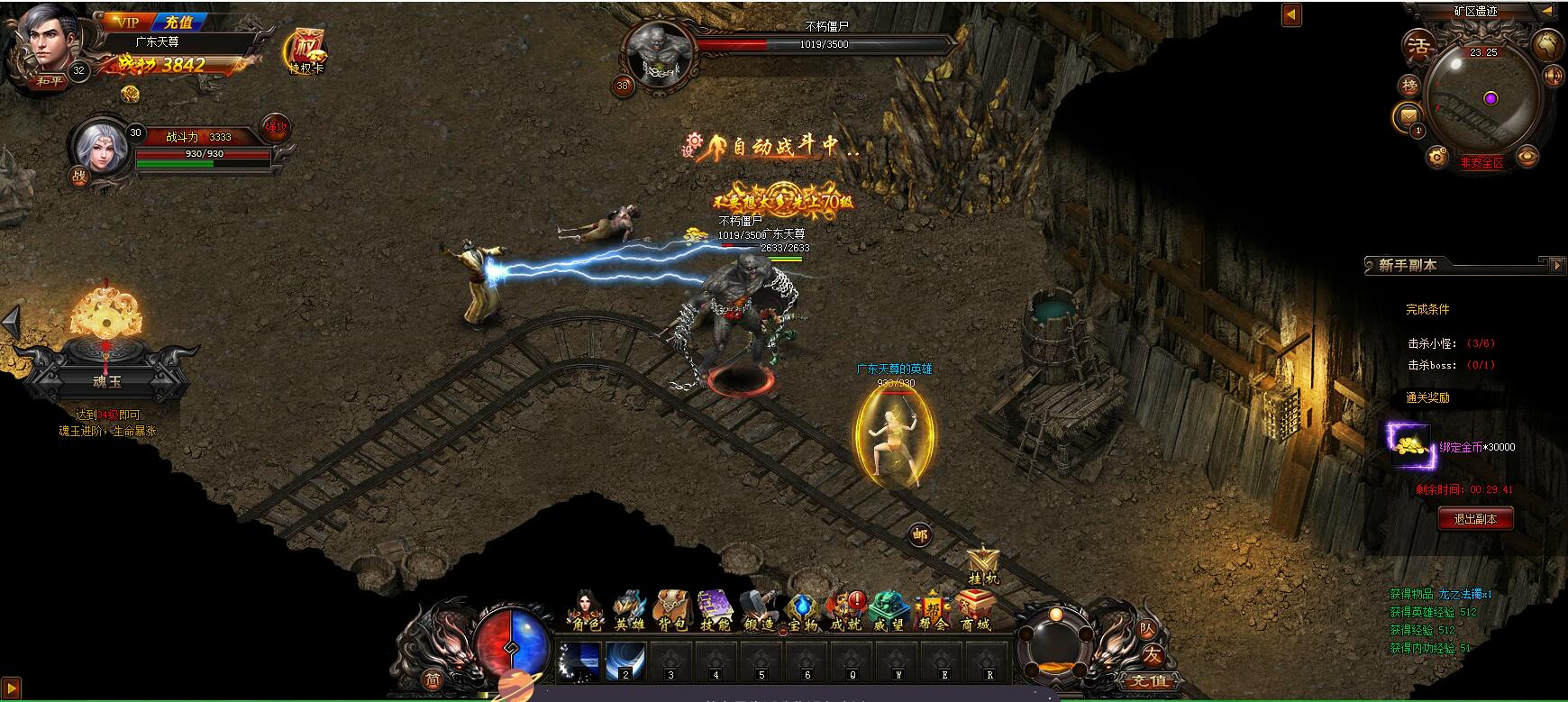
Task: Click the blue 充值 recharge tab
Action: tap(178, 23)
